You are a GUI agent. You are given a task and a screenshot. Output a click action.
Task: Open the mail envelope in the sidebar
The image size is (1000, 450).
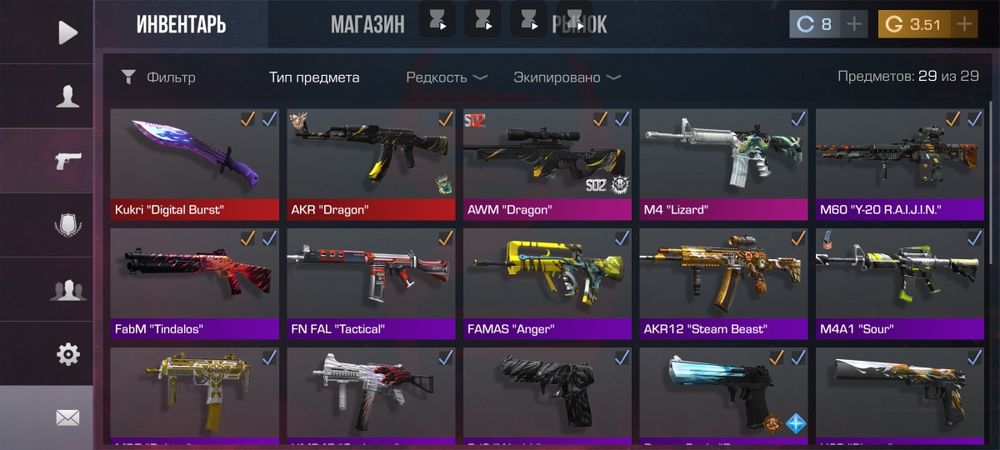[67, 417]
